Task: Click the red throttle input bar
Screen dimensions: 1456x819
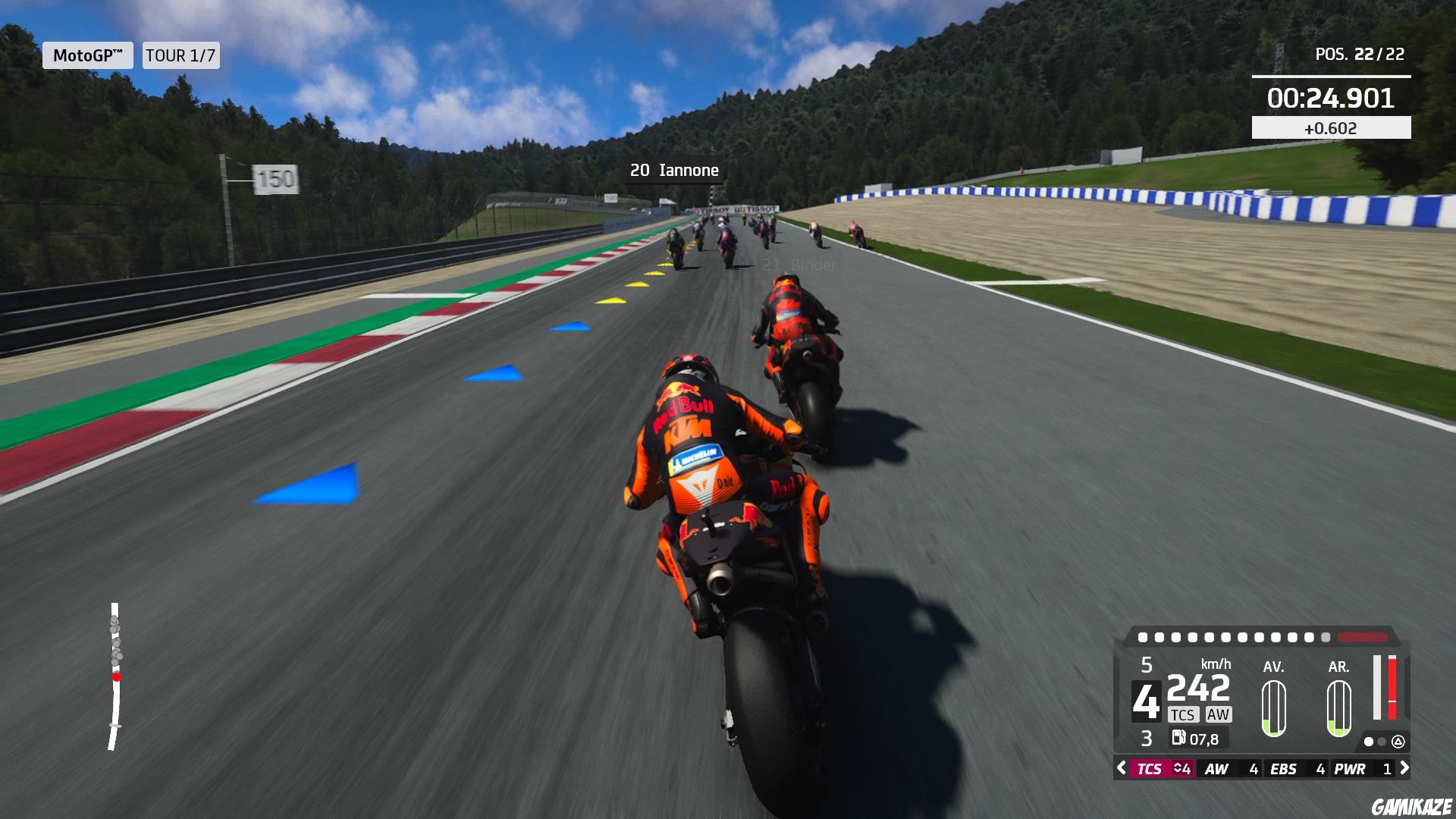Action: [1392, 688]
